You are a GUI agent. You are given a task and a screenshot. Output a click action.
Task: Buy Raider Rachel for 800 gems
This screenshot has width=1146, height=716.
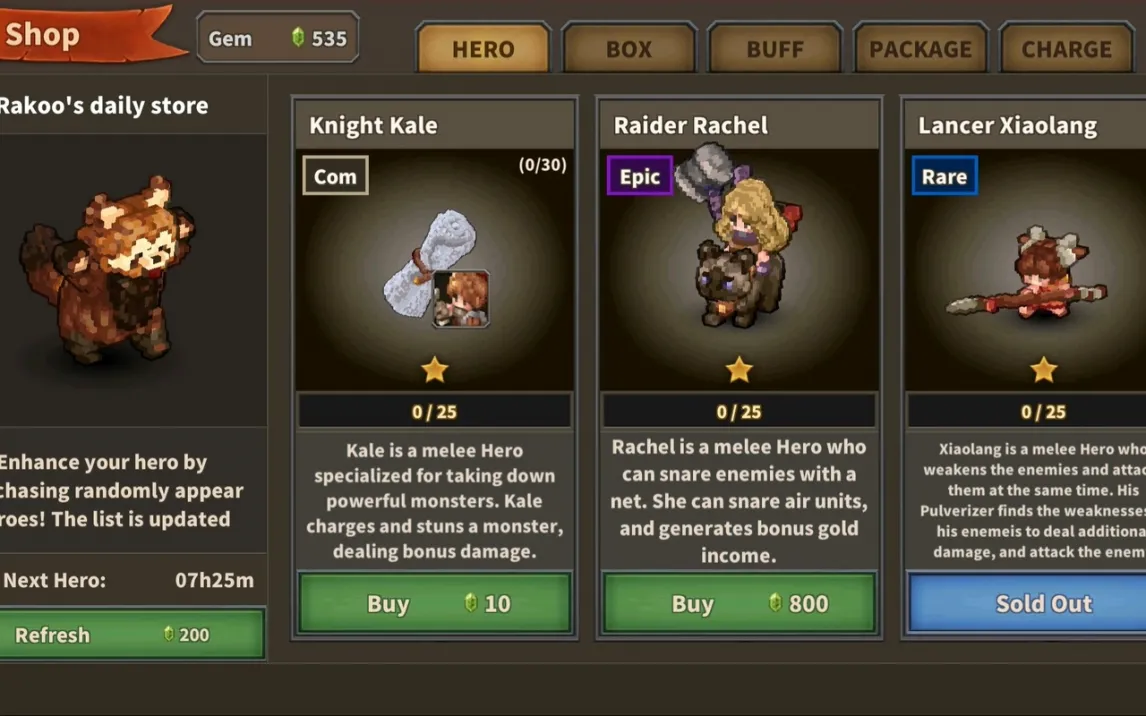[739, 603]
